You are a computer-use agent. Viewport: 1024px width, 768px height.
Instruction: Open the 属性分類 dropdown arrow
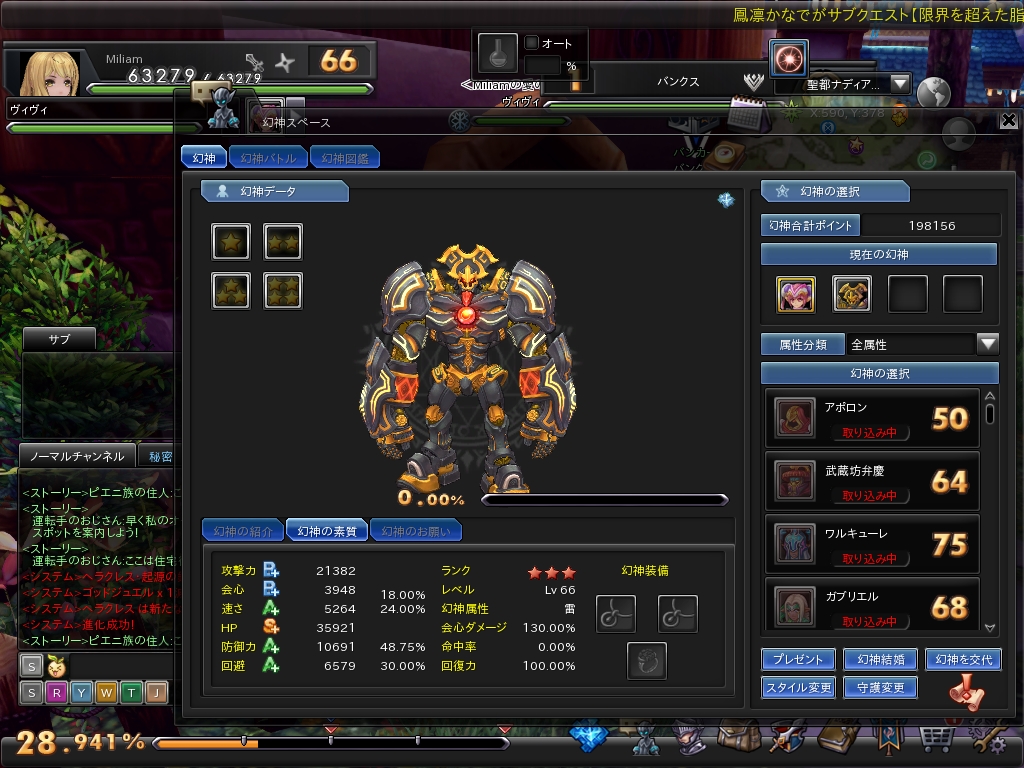[x=988, y=344]
